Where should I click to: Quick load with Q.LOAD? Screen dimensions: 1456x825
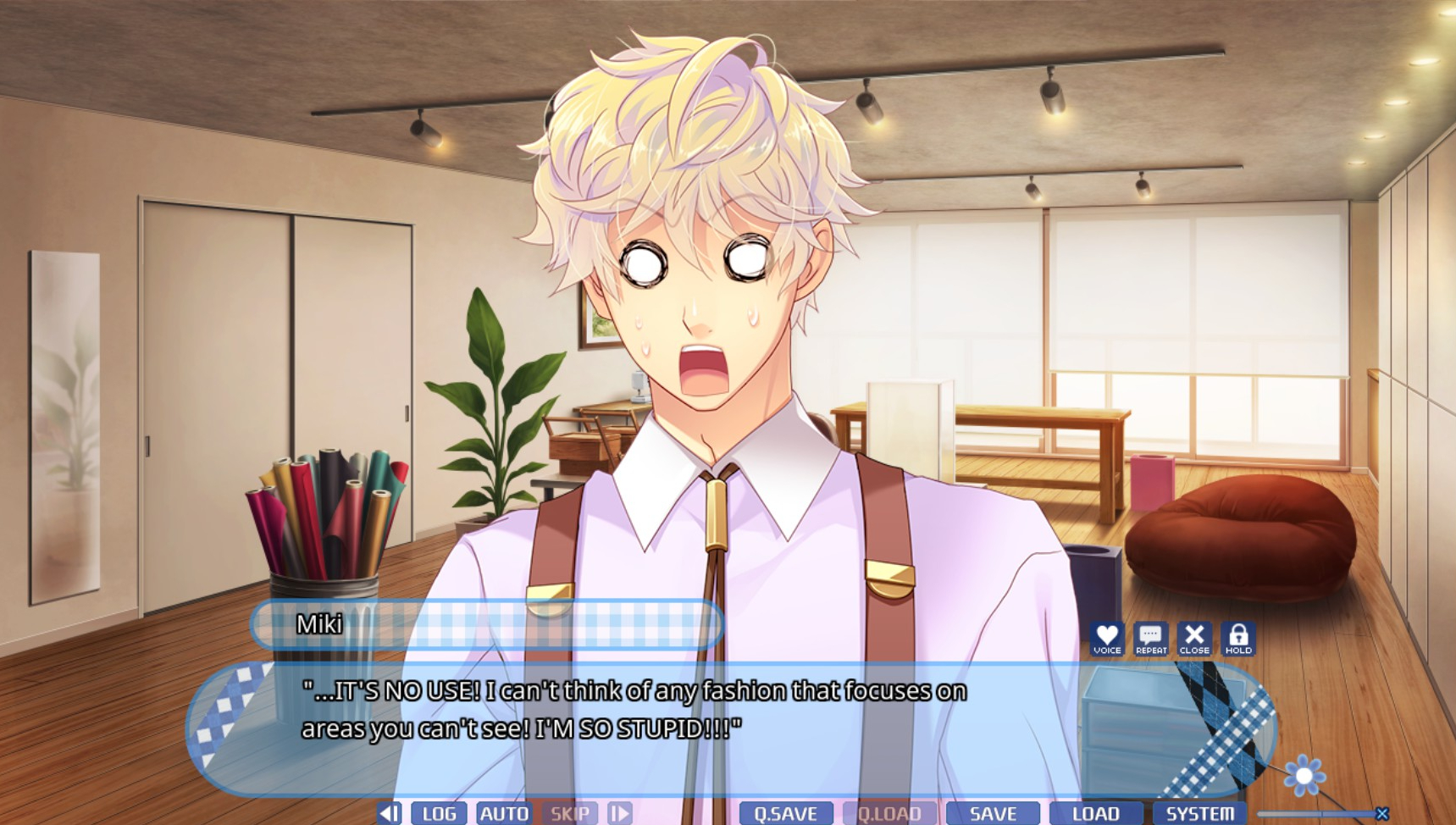pos(889,813)
